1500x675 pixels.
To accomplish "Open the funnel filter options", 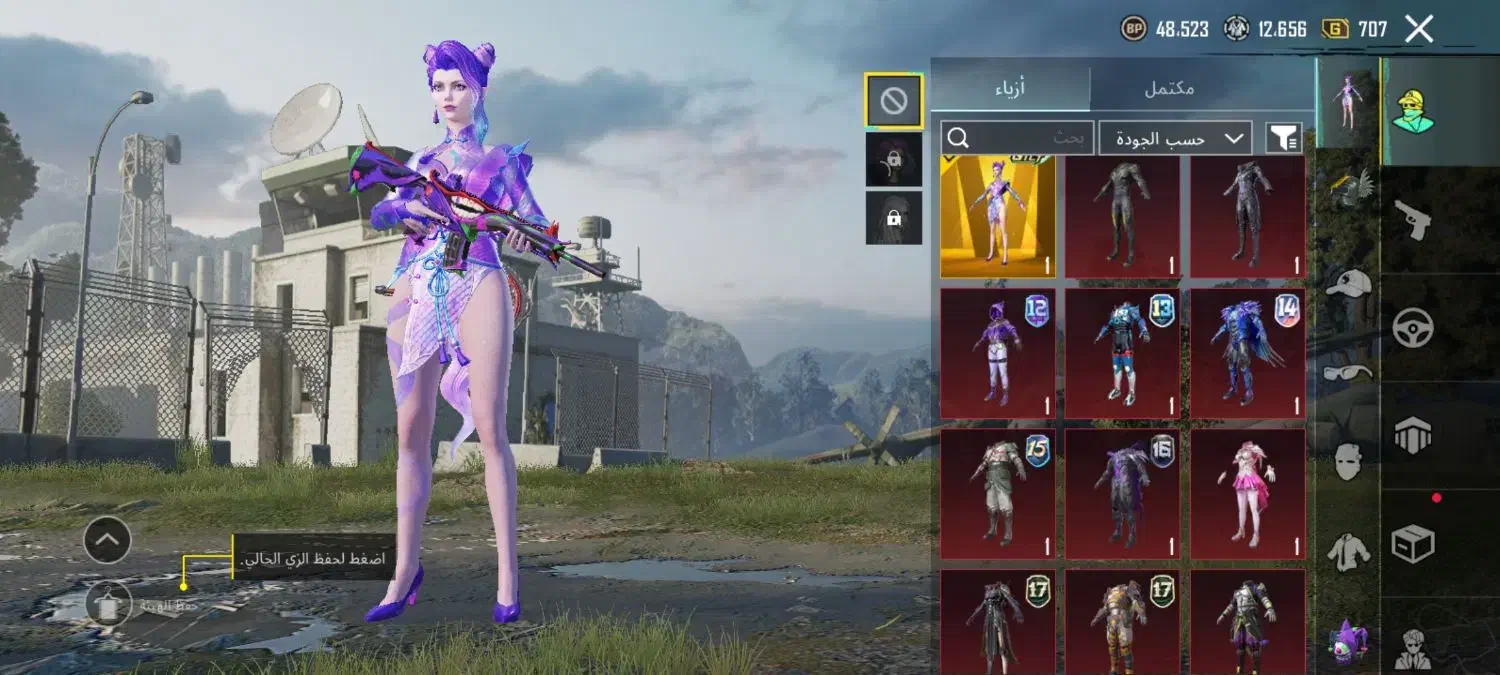I will (1283, 138).
